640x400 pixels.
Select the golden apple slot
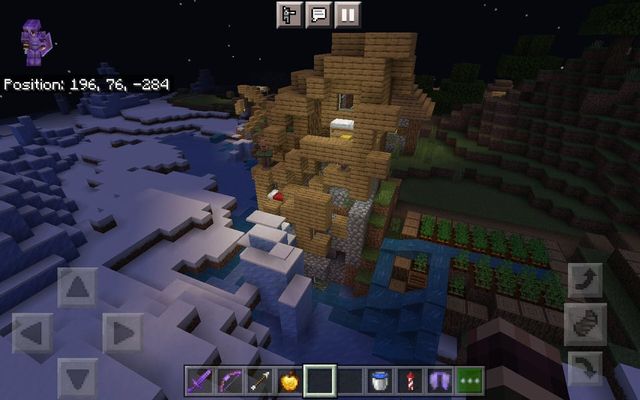coord(290,381)
